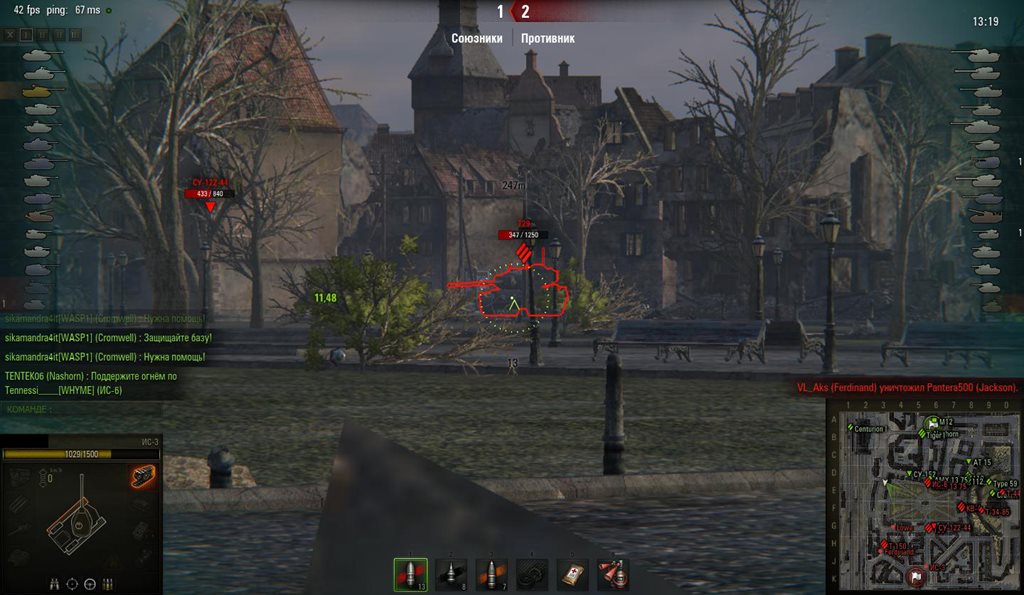1024x595 pixels.
Task: Switch to the shell with 8 rounds
Action: click(451, 574)
